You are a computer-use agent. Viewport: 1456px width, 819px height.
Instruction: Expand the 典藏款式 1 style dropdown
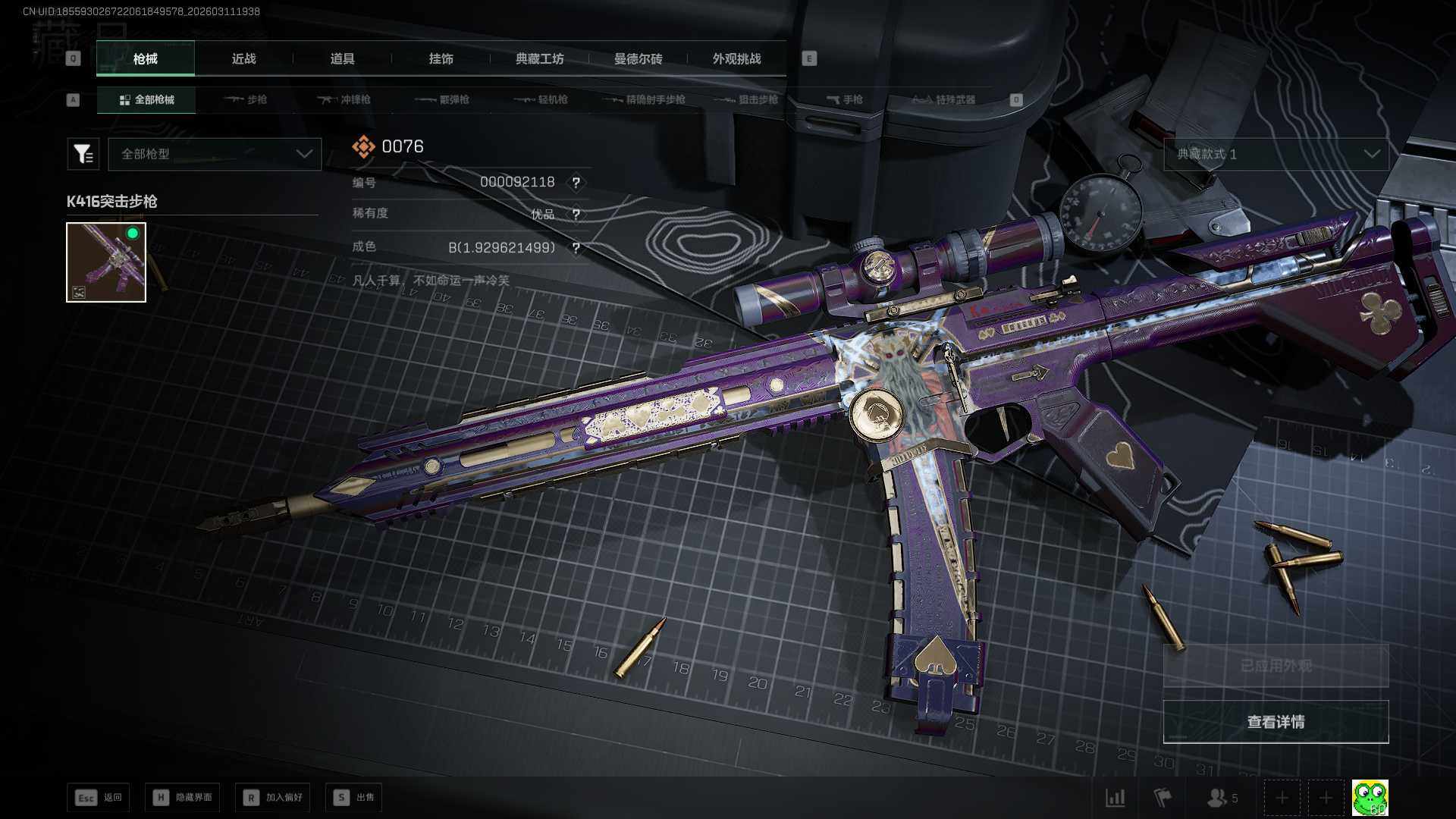point(1276,154)
